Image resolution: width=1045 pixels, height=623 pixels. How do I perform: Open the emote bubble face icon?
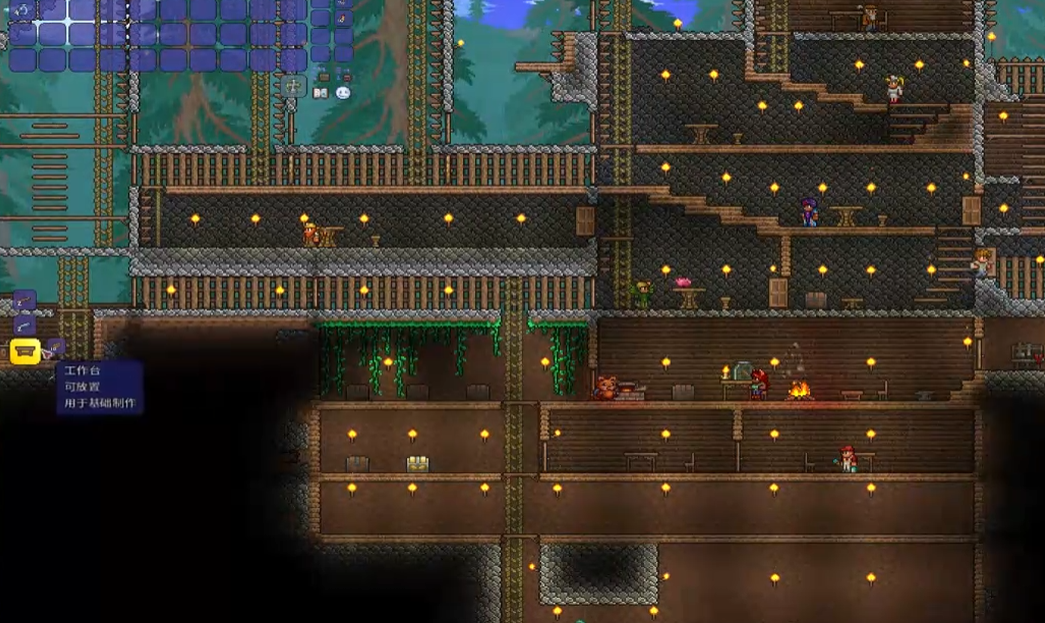(x=343, y=93)
